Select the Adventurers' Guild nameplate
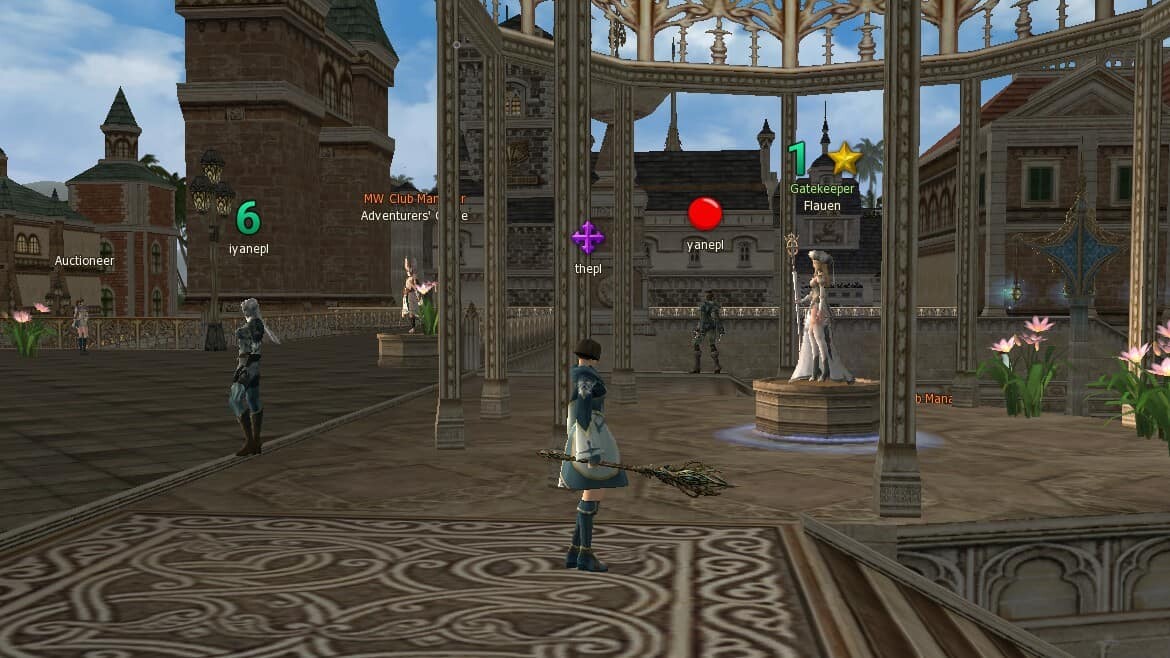1170x658 pixels. [413, 215]
